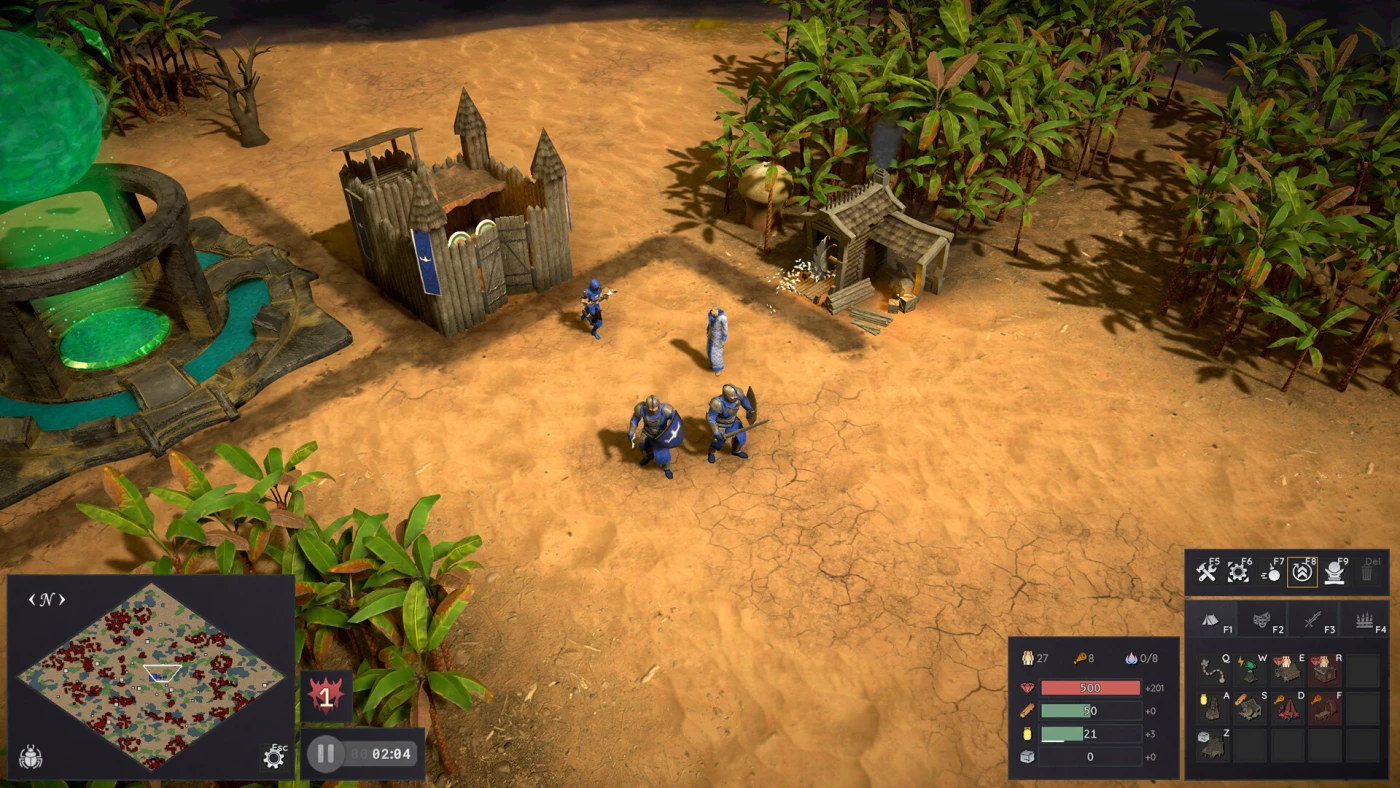Open the palisade defenses tab

pos(1364,622)
